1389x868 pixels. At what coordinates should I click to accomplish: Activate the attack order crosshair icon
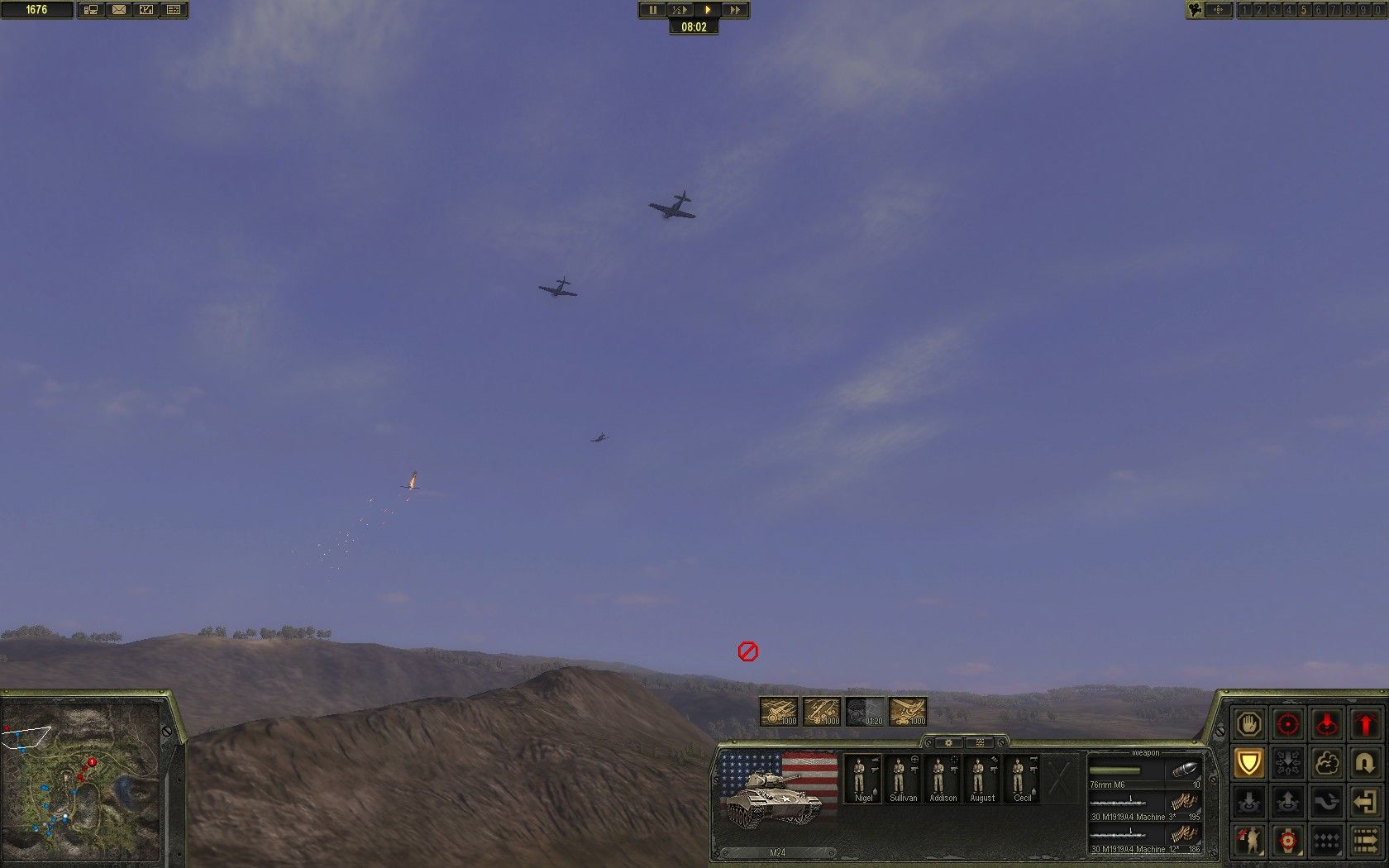(1287, 724)
